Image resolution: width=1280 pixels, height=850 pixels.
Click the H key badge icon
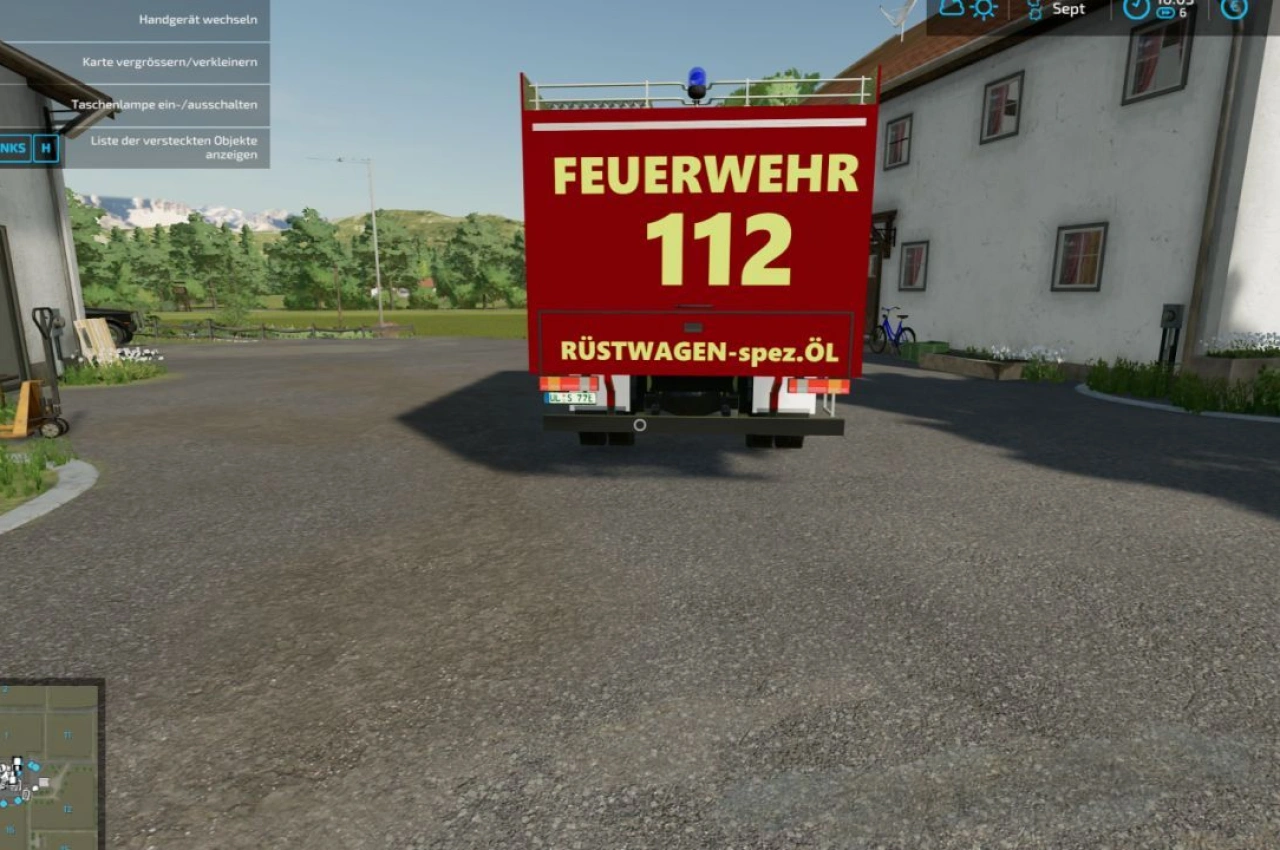point(45,148)
